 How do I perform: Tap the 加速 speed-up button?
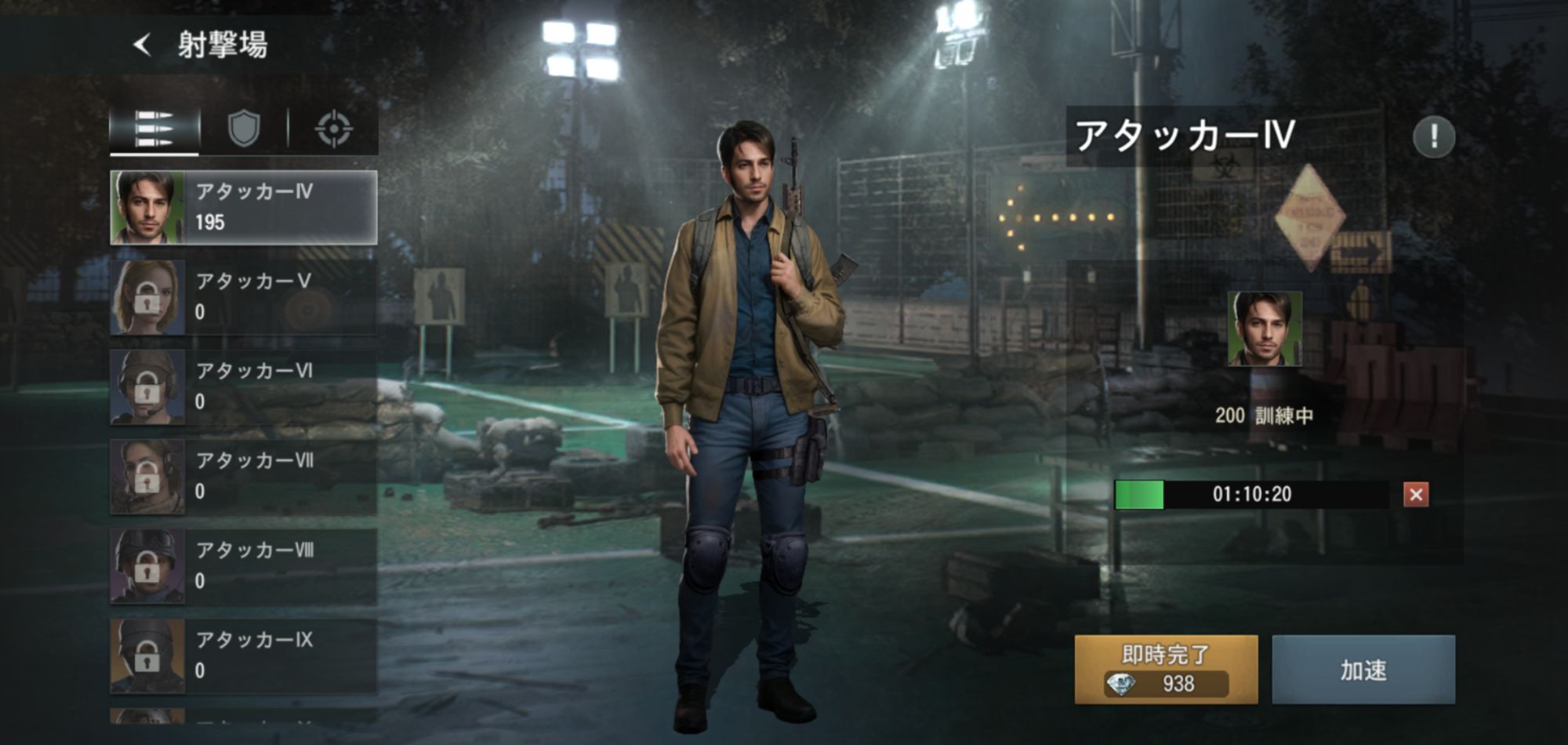pyautogui.click(x=1363, y=669)
